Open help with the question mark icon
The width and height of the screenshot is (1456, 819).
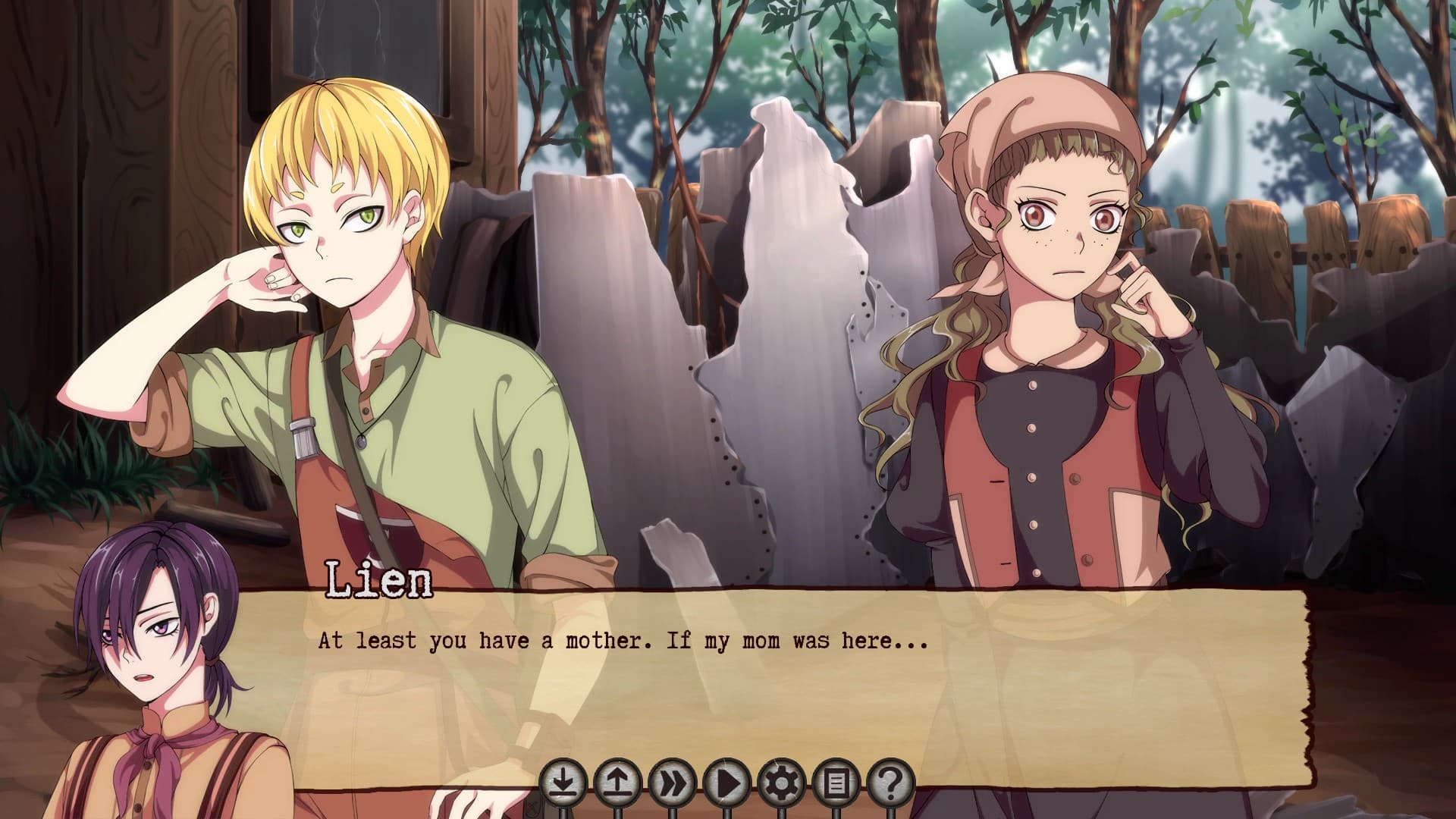pos(890,783)
